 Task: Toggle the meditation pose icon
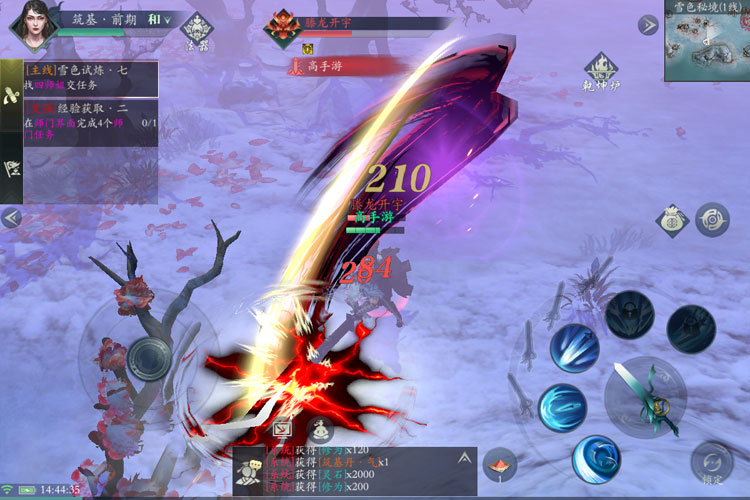(320, 431)
